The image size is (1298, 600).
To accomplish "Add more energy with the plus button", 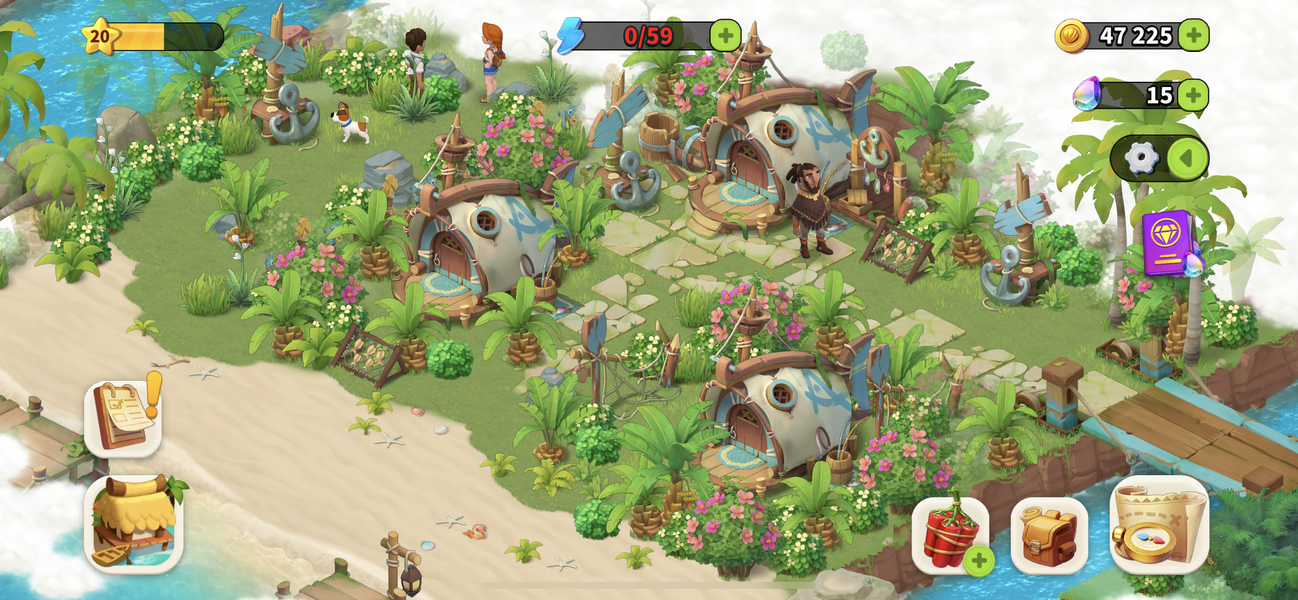I will click(x=725, y=36).
